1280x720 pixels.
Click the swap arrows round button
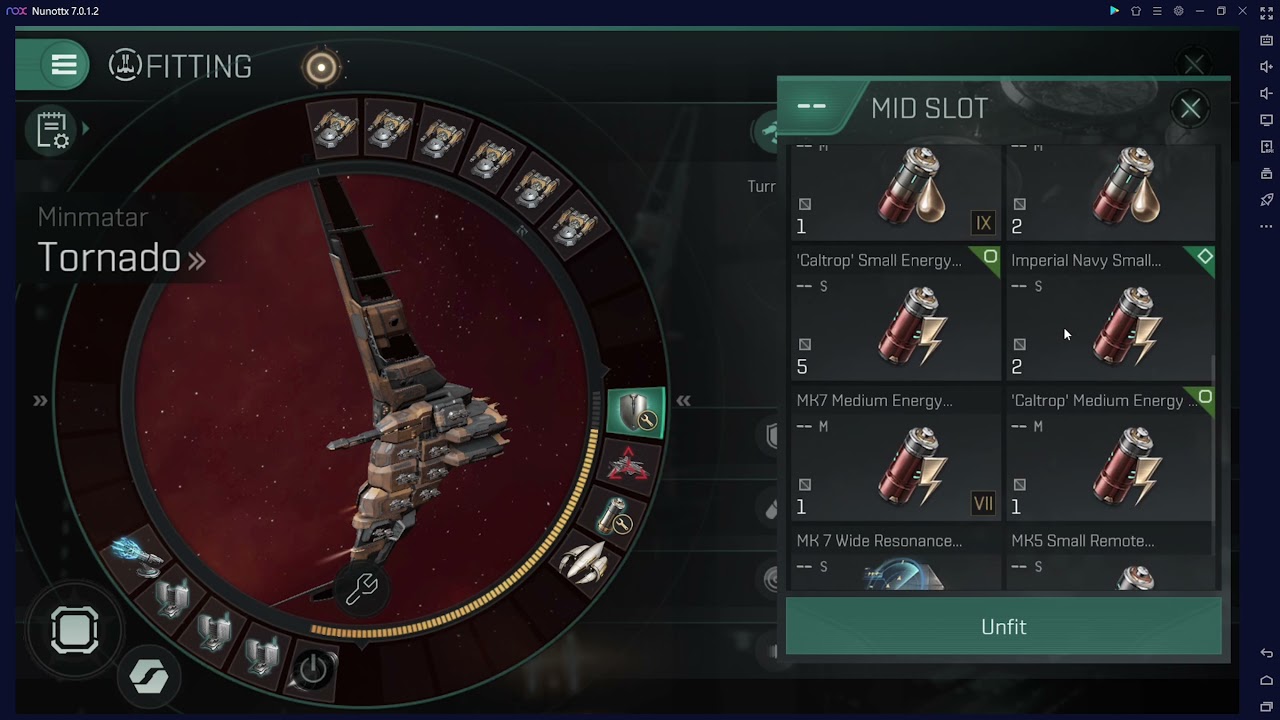[149, 677]
